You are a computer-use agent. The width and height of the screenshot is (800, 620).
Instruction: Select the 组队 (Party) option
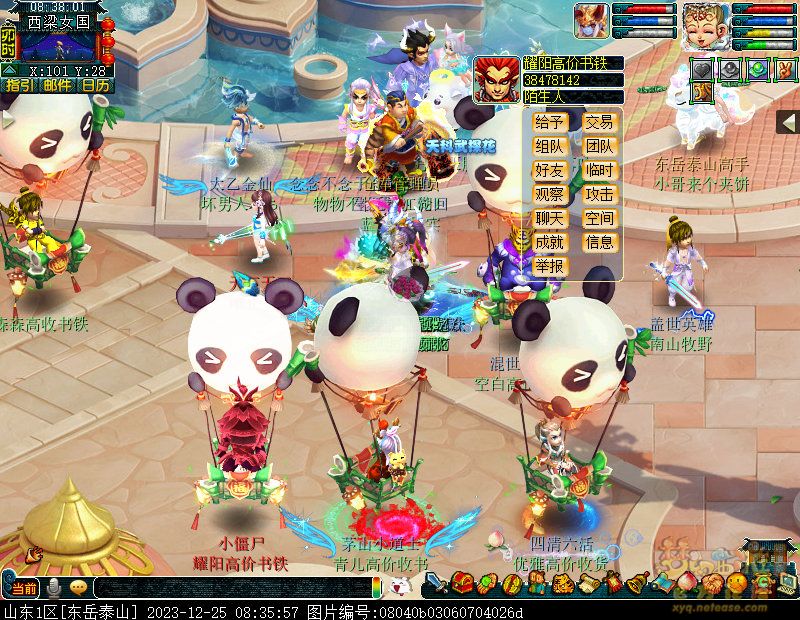550,146
